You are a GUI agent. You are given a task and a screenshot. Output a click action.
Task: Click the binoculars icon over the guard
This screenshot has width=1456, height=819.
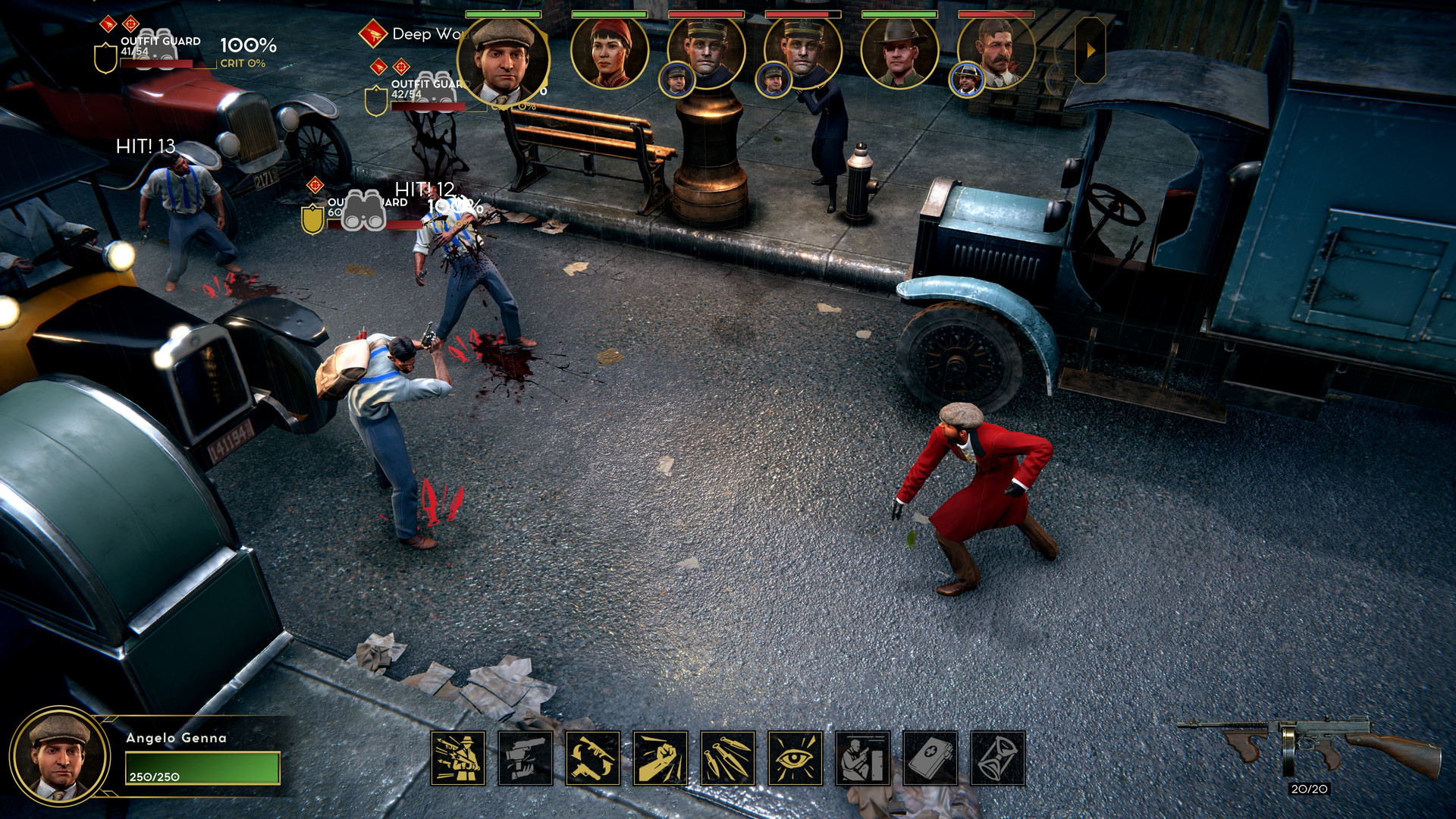pos(363,211)
